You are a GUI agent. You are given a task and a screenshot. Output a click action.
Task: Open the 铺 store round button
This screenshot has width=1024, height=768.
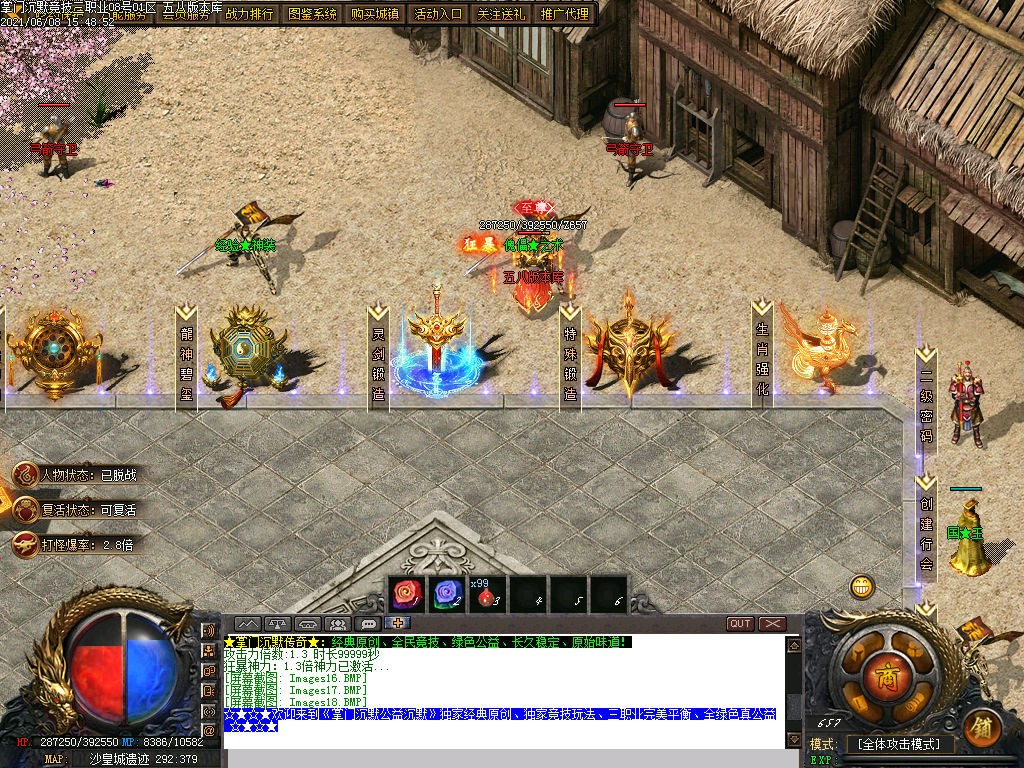pyautogui.click(x=983, y=724)
